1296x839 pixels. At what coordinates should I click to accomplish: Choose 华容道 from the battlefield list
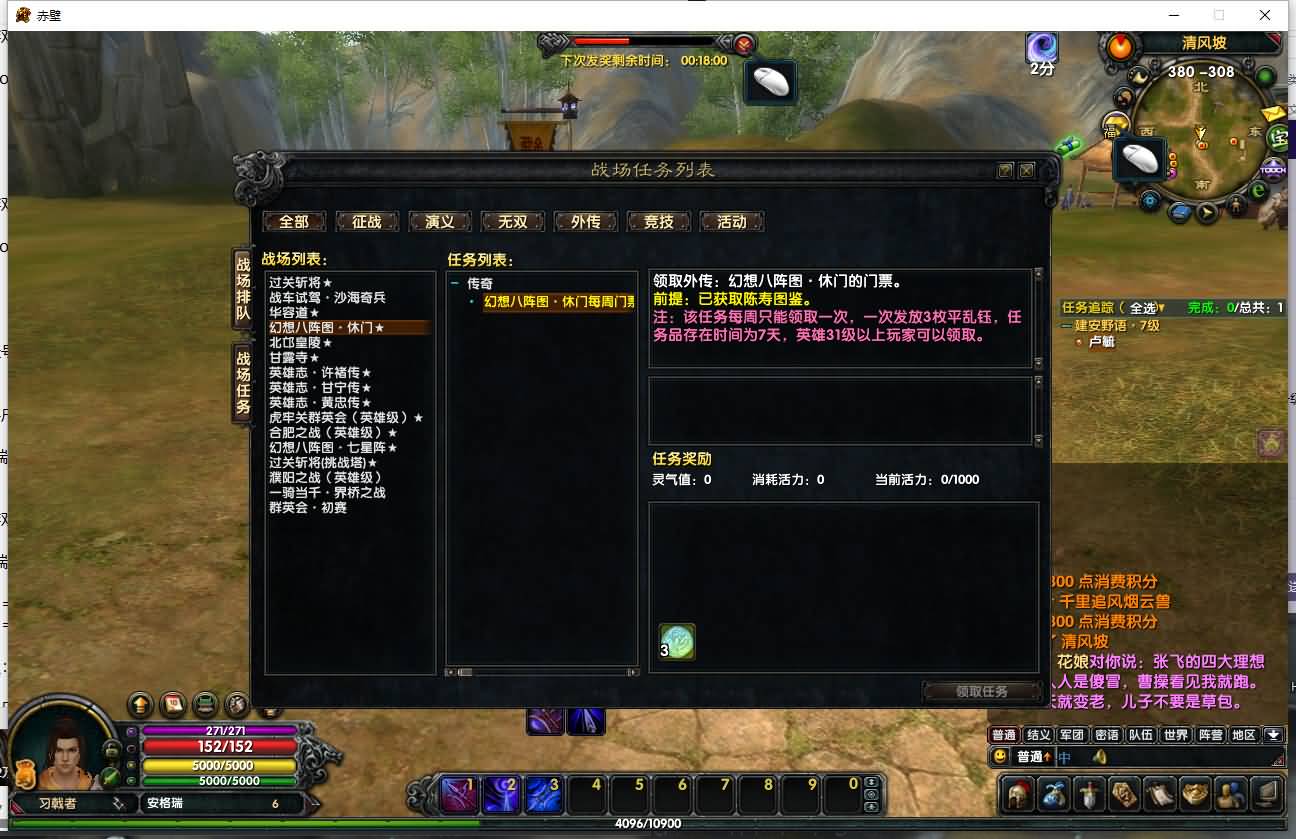point(294,313)
